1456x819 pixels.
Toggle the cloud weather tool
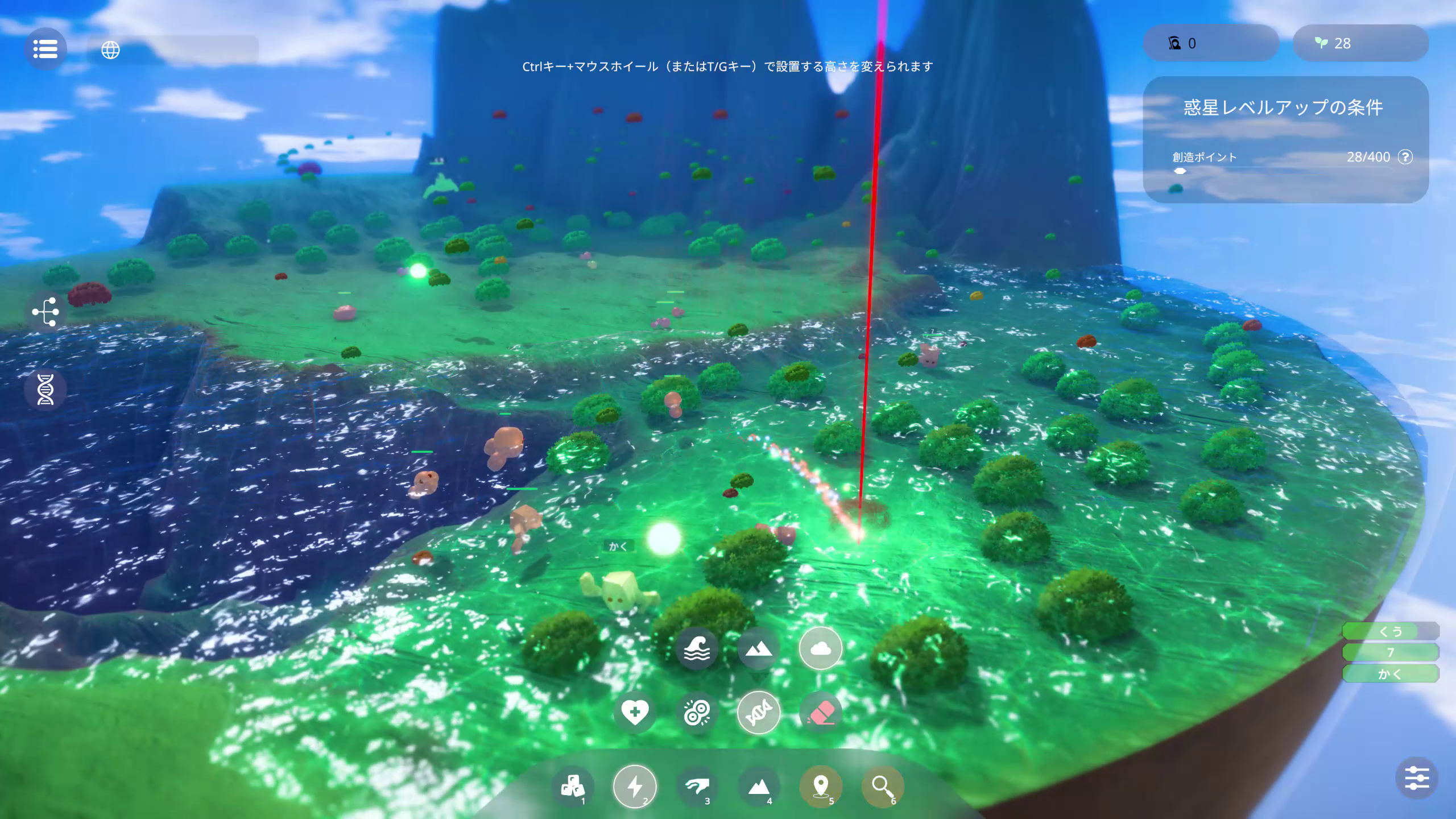tap(820, 649)
